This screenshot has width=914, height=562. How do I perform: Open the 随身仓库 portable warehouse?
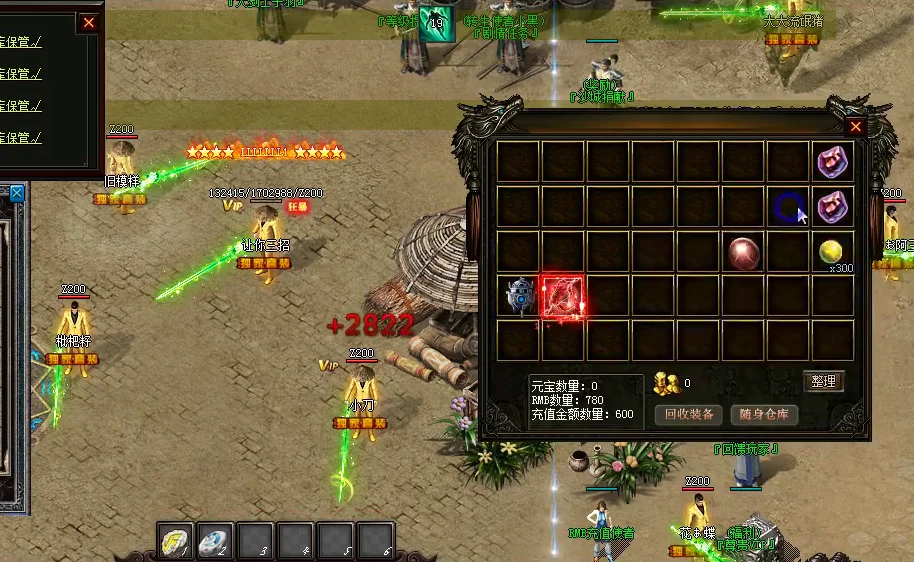(764, 414)
